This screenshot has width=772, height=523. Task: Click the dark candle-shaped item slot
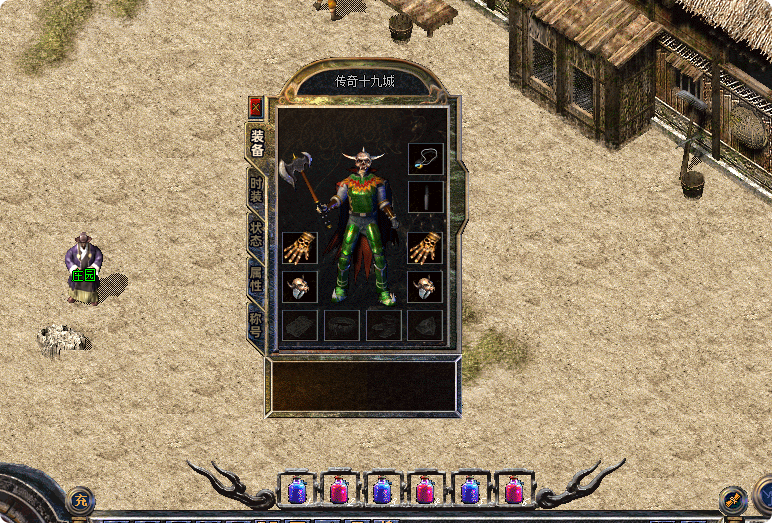pyautogui.click(x=425, y=197)
